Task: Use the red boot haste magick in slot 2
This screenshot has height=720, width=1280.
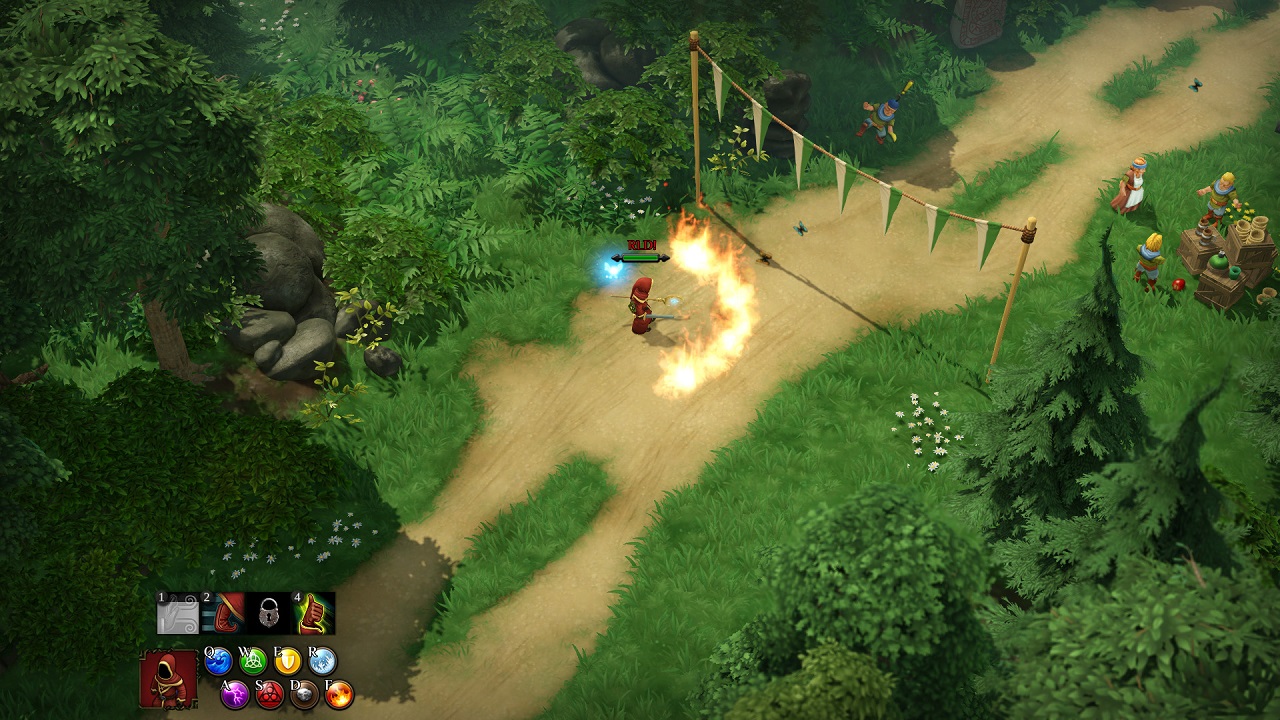Action: [224, 613]
